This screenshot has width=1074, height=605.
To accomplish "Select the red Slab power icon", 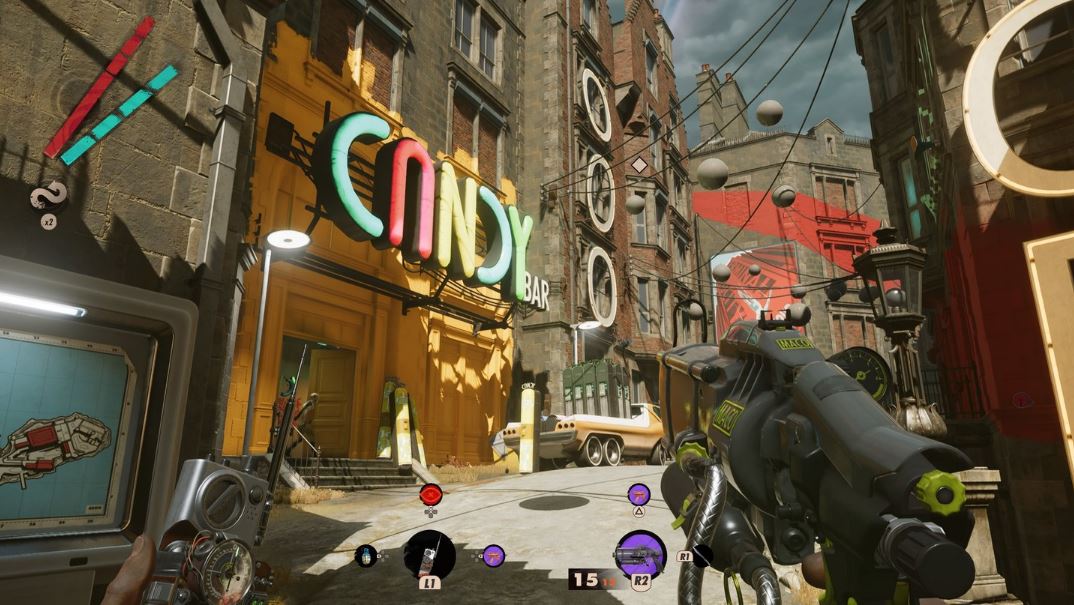I will click(431, 493).
